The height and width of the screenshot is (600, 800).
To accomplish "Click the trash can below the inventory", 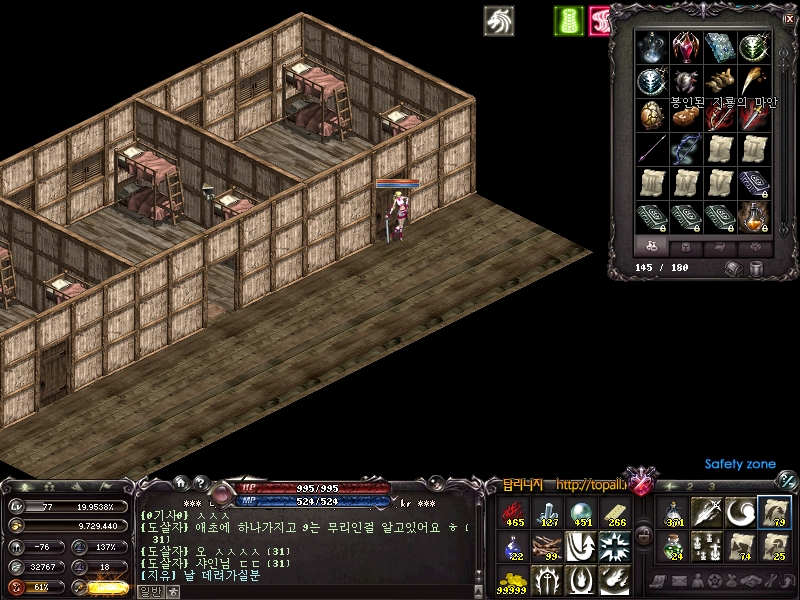I will [x=756, y=268].
